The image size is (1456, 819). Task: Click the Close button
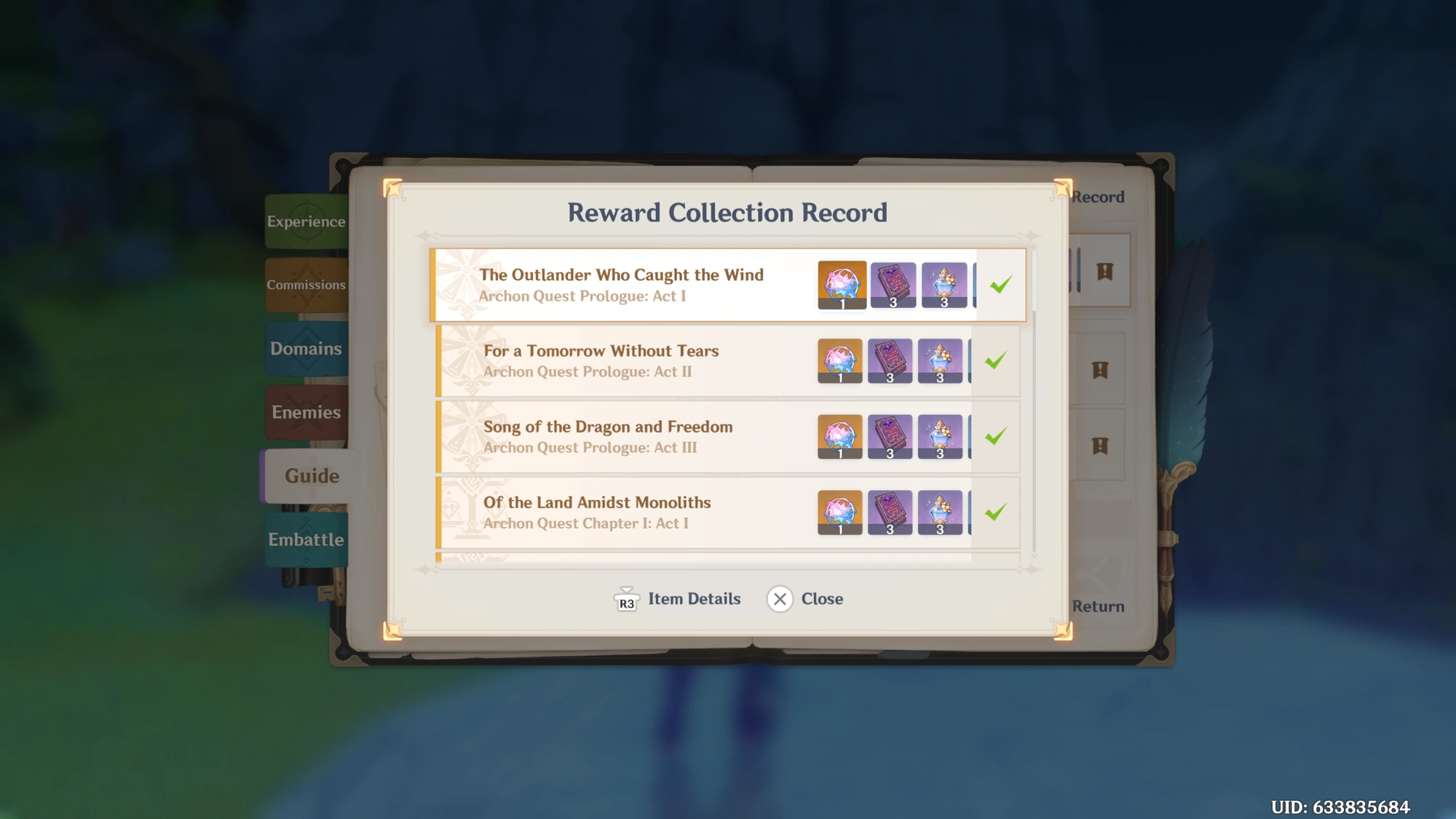tap(822, 598)
